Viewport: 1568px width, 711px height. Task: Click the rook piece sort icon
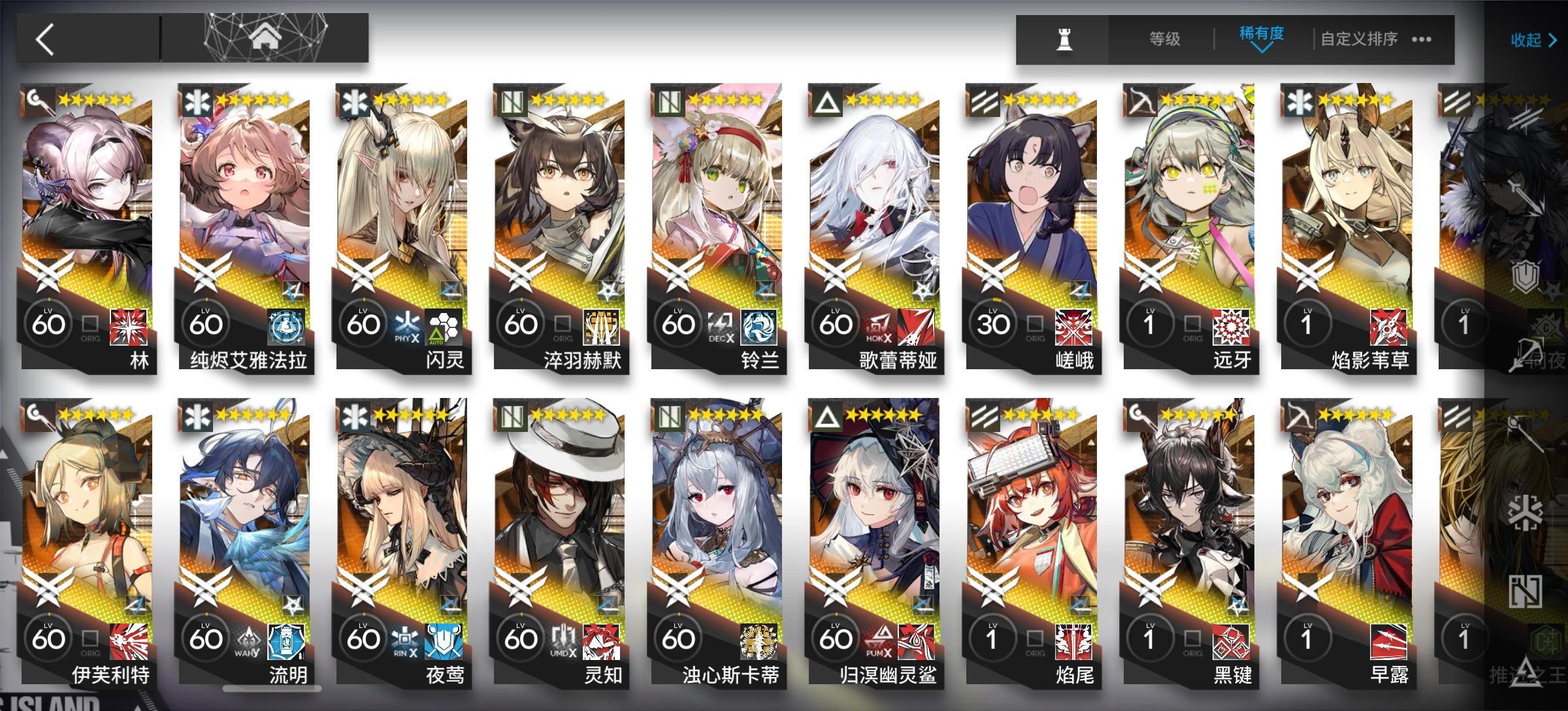pos(1064,39)
